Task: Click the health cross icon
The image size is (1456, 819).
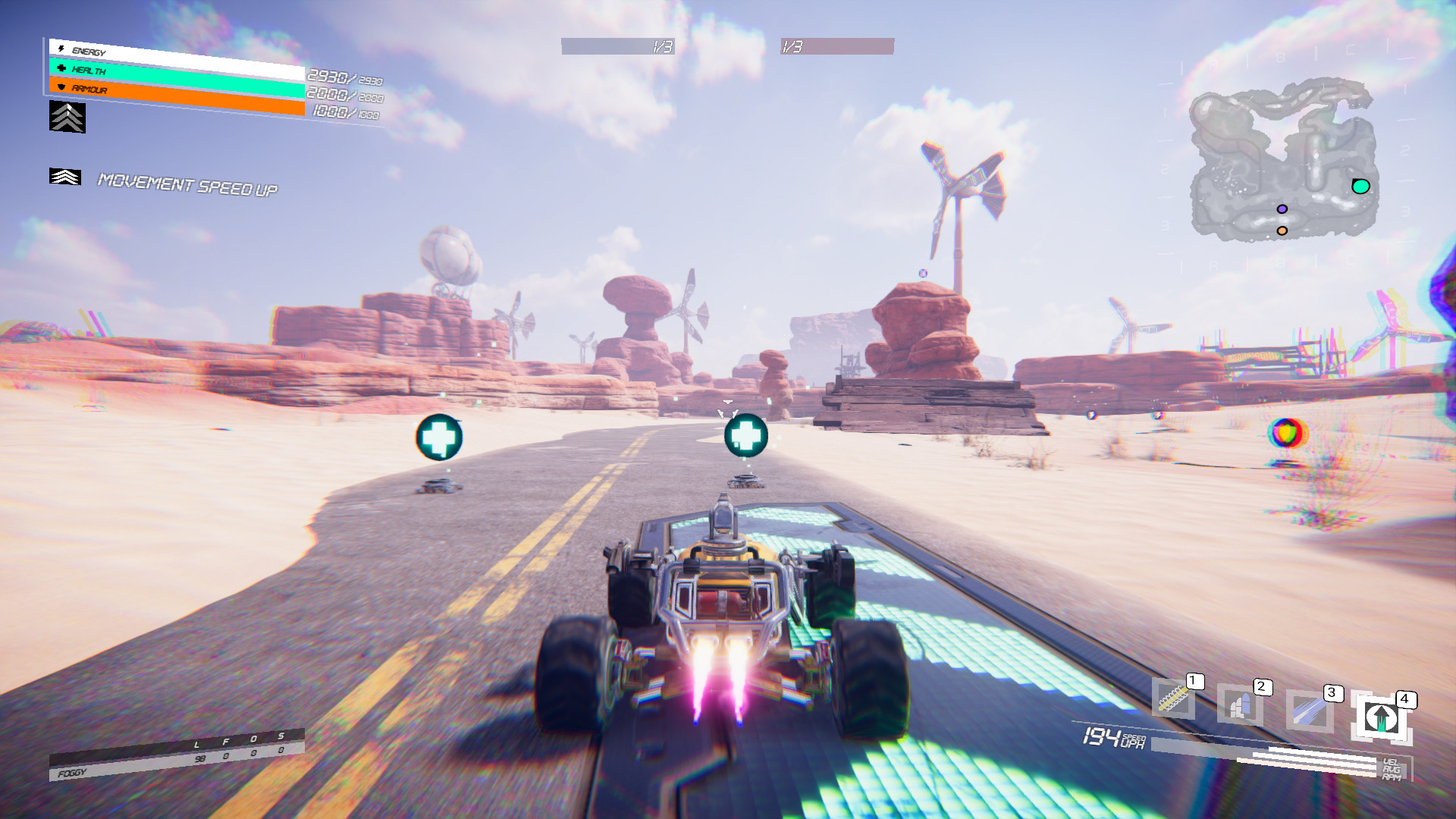Action: (62, 69)
